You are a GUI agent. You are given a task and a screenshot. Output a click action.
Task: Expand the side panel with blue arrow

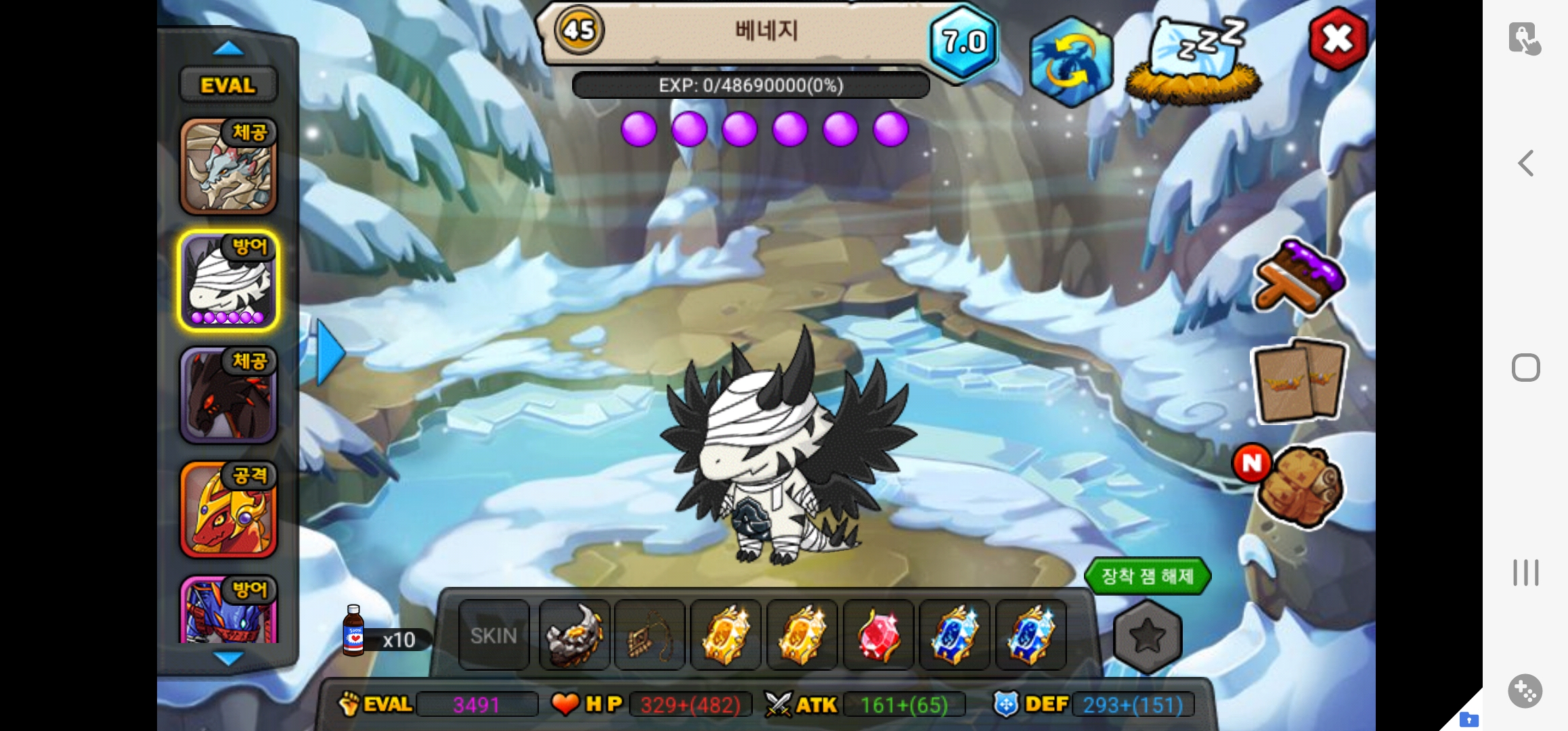pyautogui.click(x=330, y=353)
